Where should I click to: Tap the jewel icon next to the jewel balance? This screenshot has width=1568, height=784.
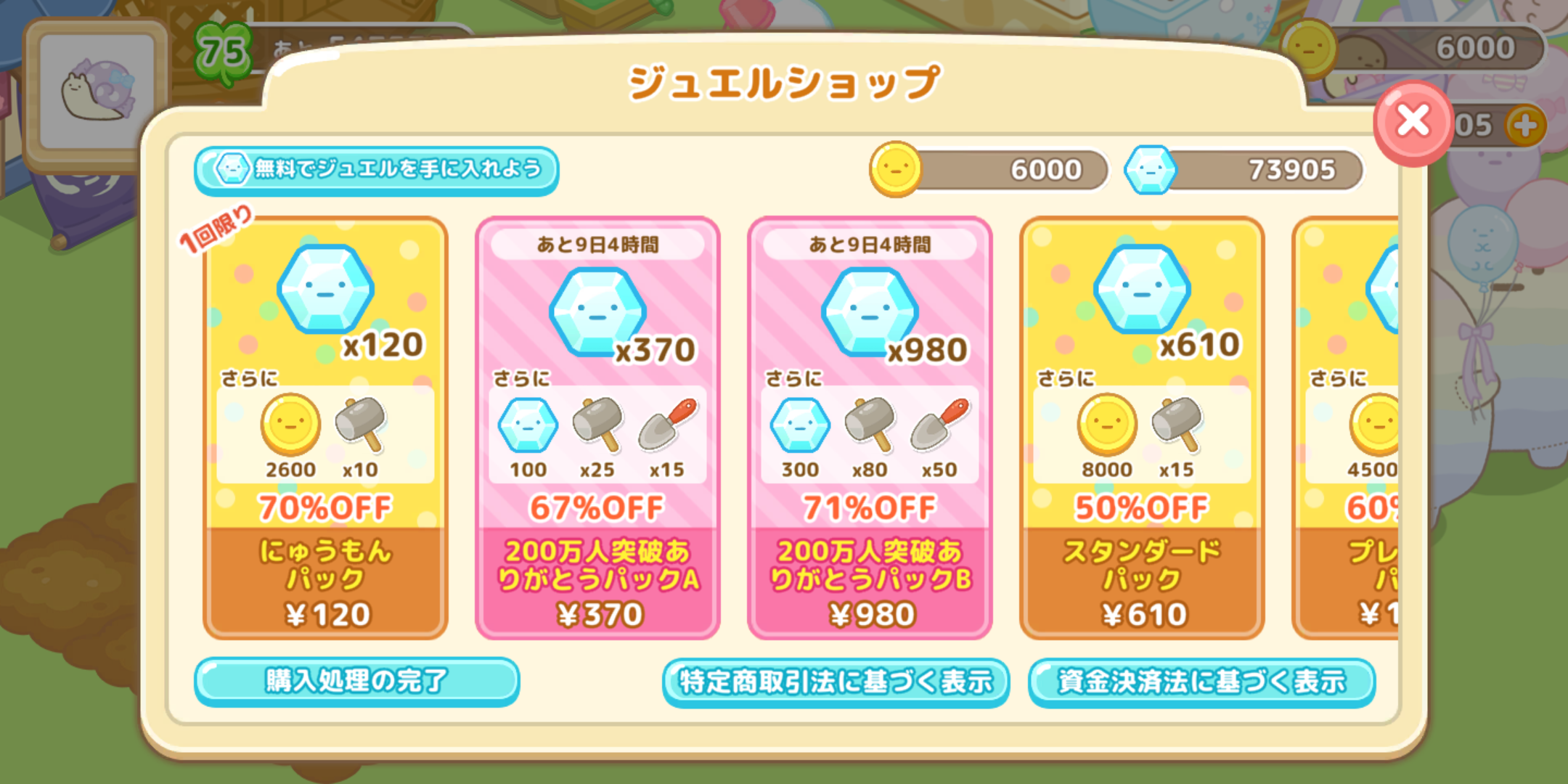click(x=1150, y=169)
